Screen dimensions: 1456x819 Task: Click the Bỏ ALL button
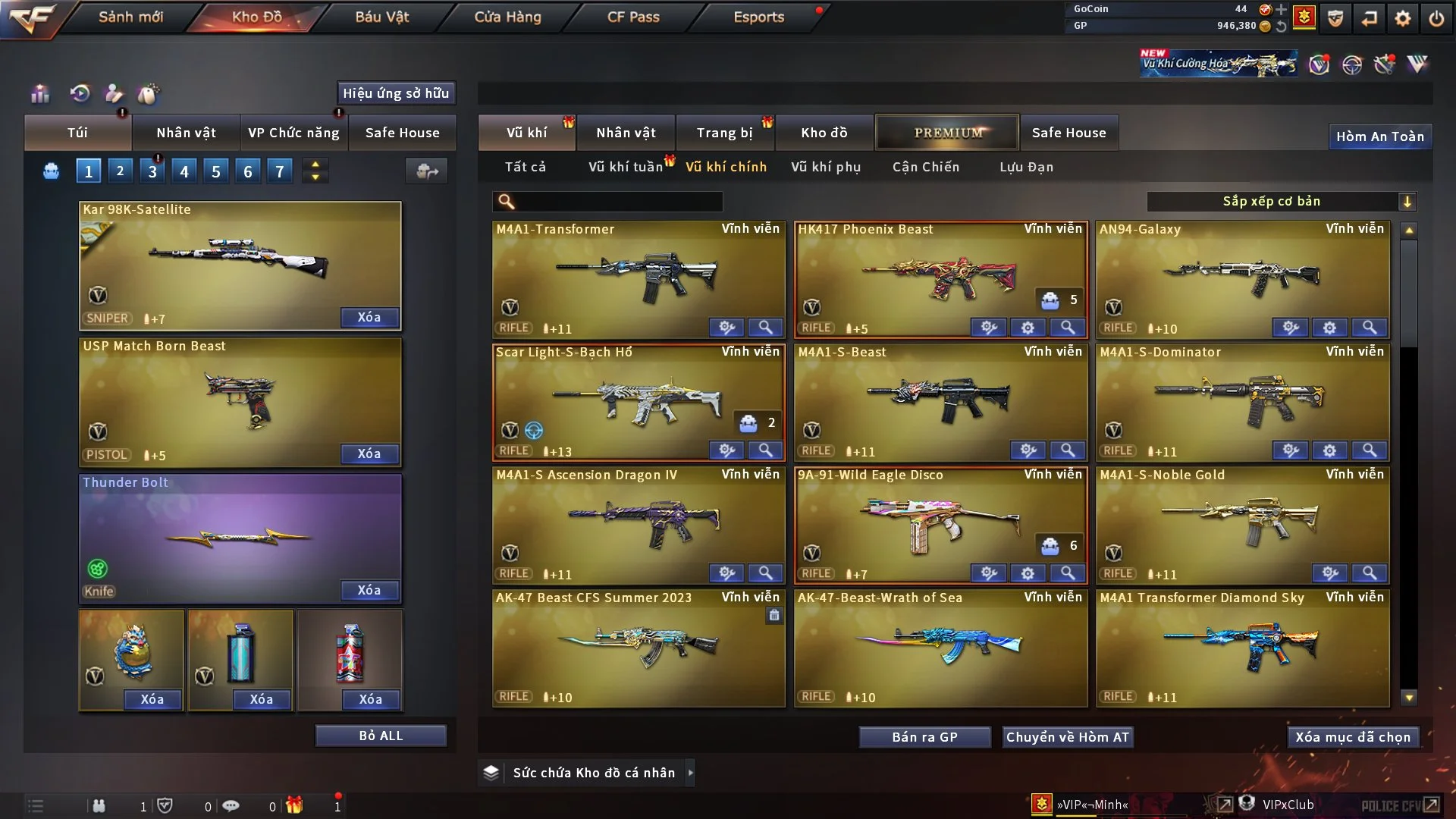[x=381, y=736]
